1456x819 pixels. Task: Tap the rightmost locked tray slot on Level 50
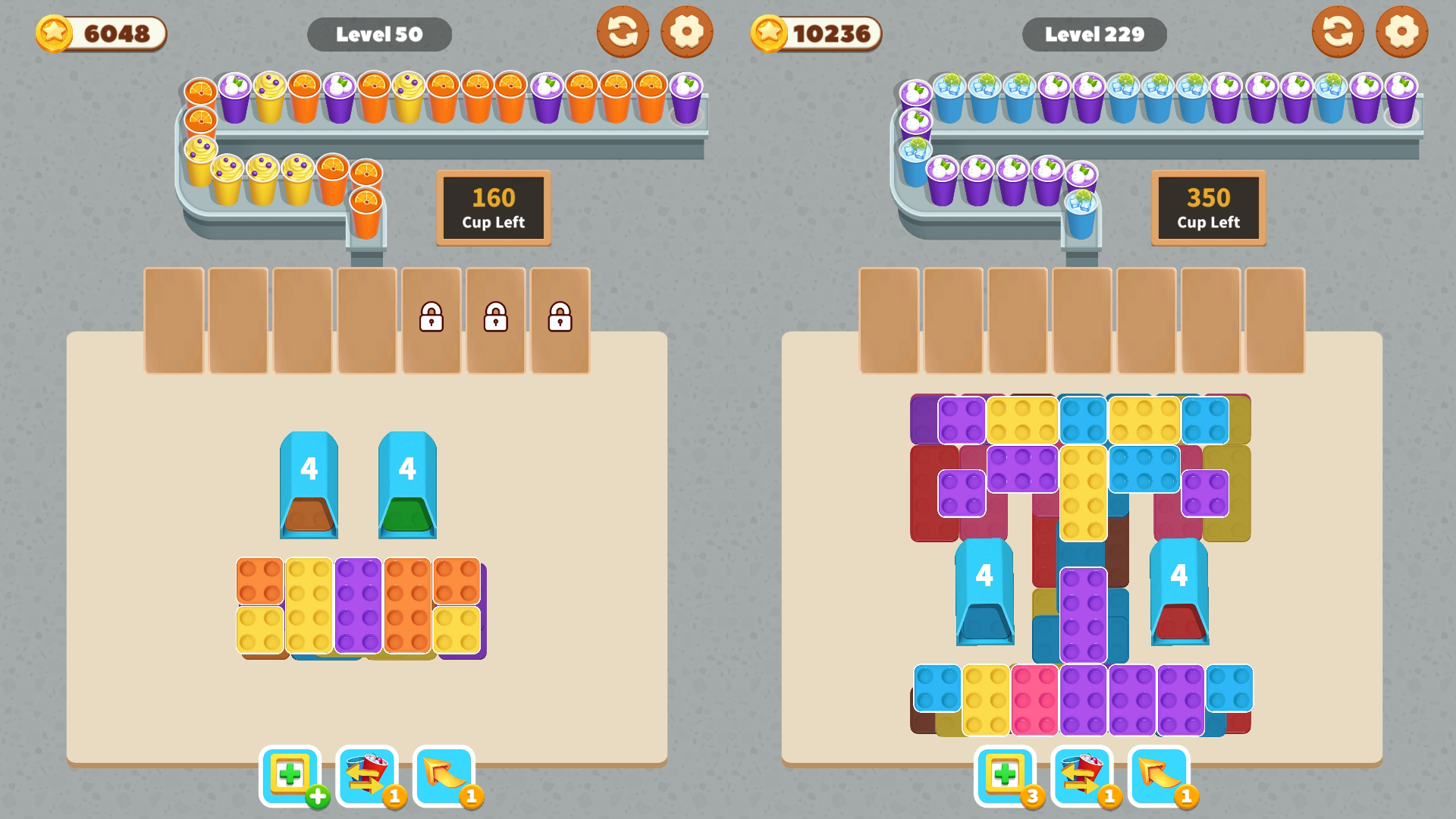[x=560, y=320]
